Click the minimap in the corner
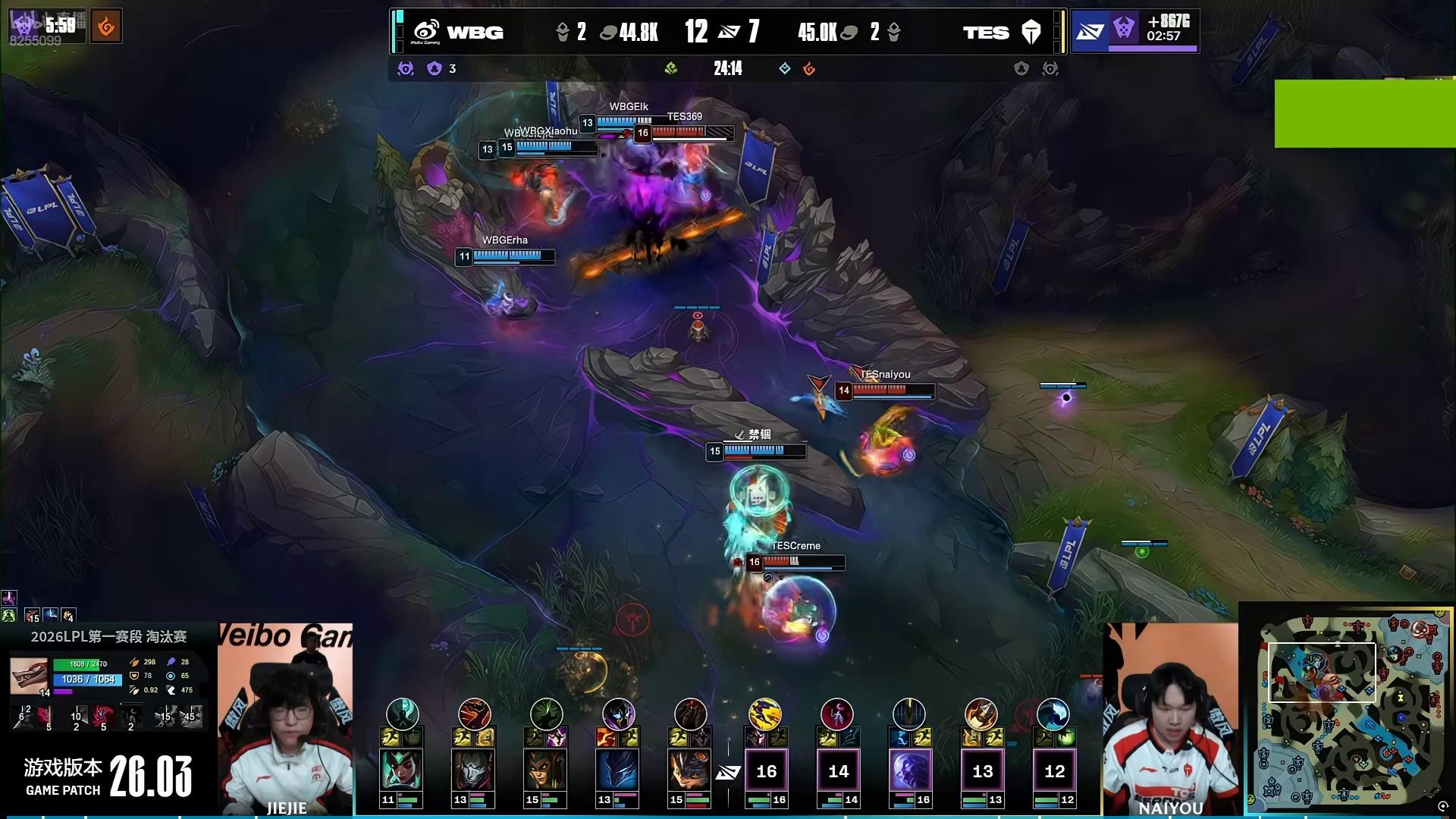Image resolution: width=1456 pixels, height=819 pixels. [1347, 708]
